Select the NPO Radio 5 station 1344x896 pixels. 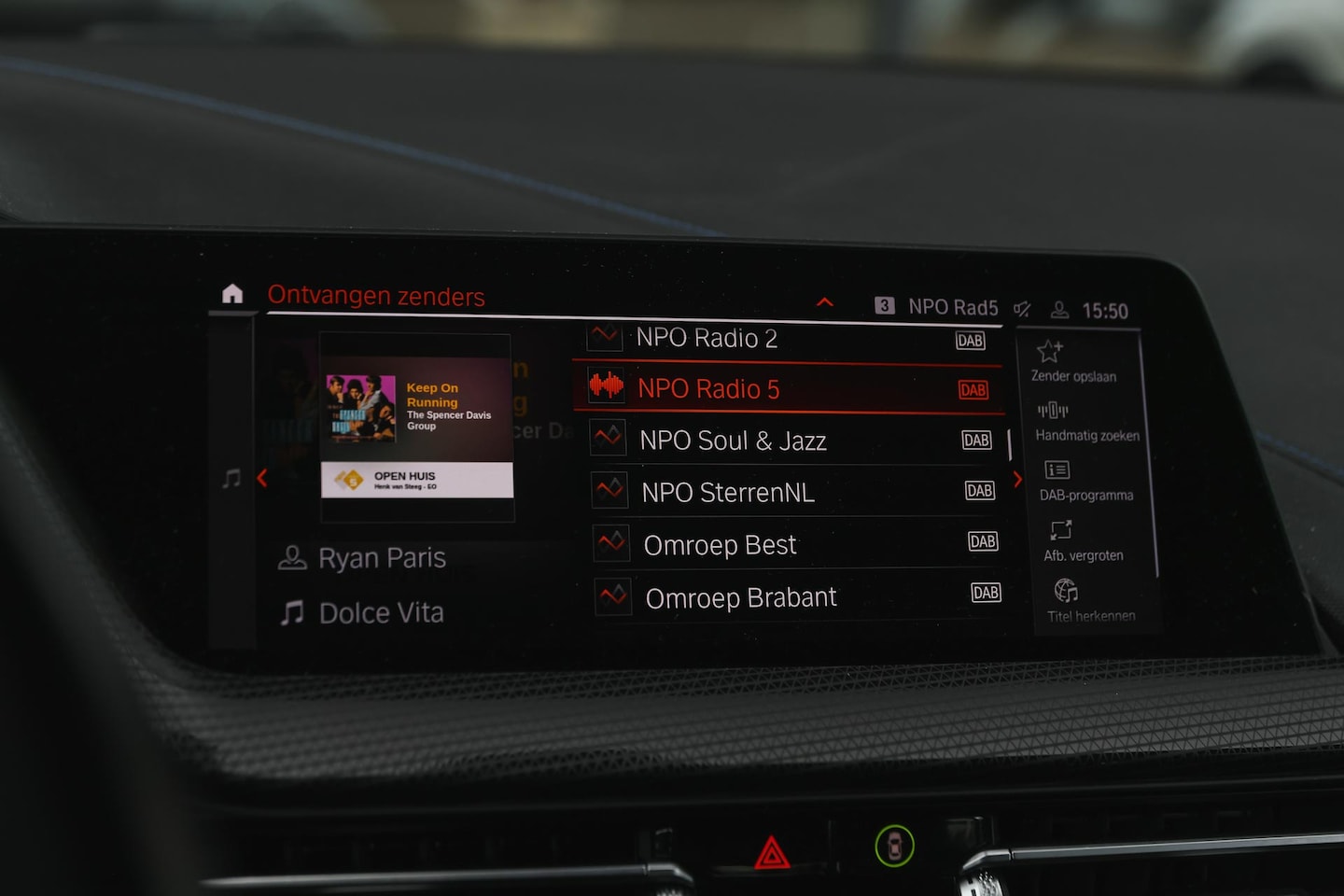click(707, 389)
